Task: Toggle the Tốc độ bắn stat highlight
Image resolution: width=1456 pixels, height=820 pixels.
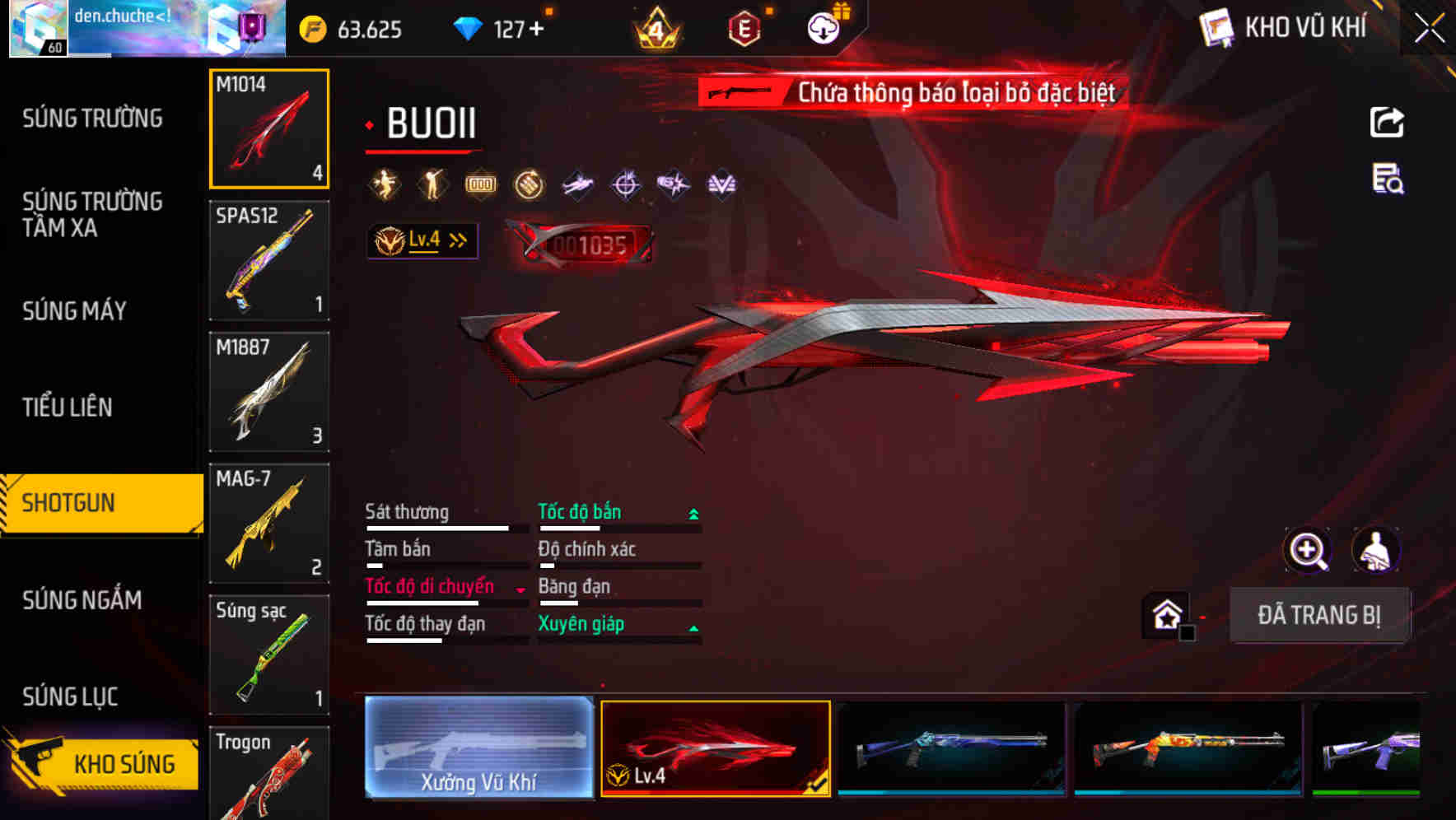Action: click(x=580, y=511)
